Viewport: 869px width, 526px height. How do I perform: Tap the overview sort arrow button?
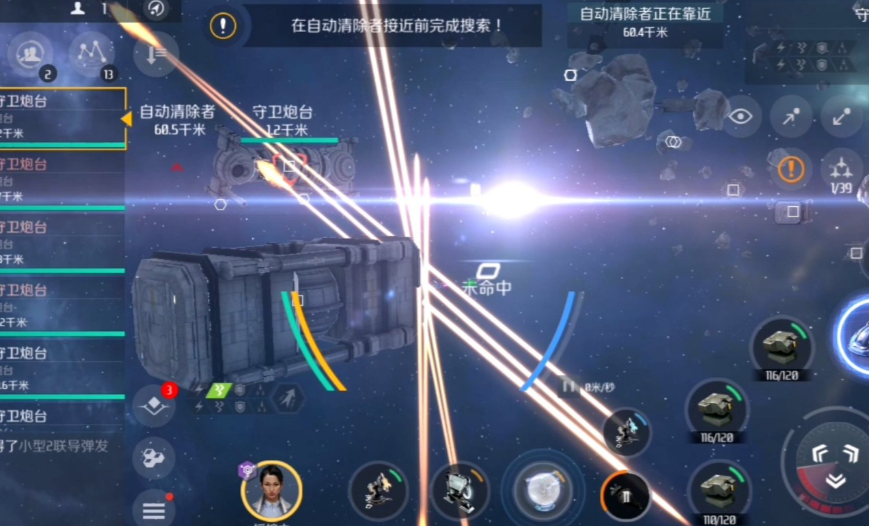pyautogui.click(x=156, y=53)
